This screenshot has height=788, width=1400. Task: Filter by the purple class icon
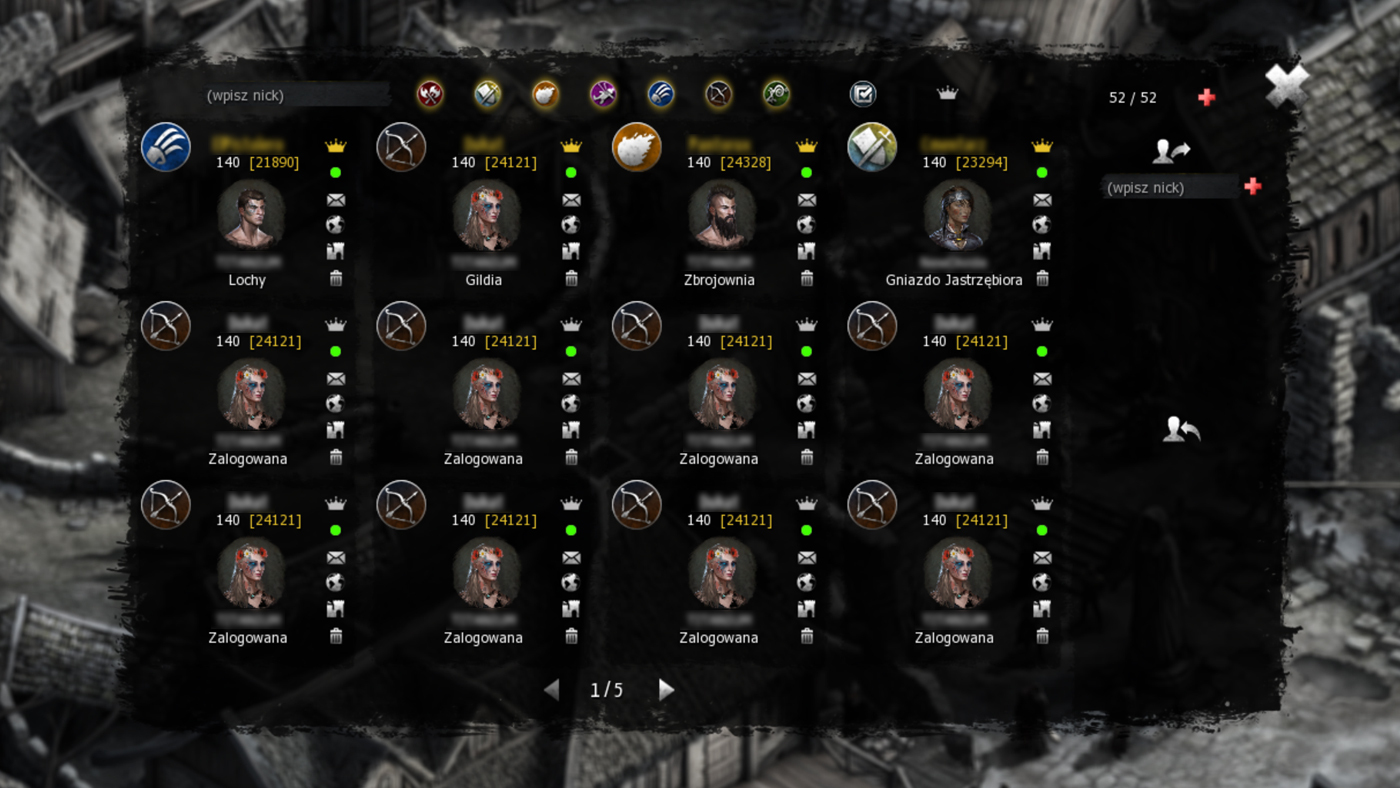point(603,94)
